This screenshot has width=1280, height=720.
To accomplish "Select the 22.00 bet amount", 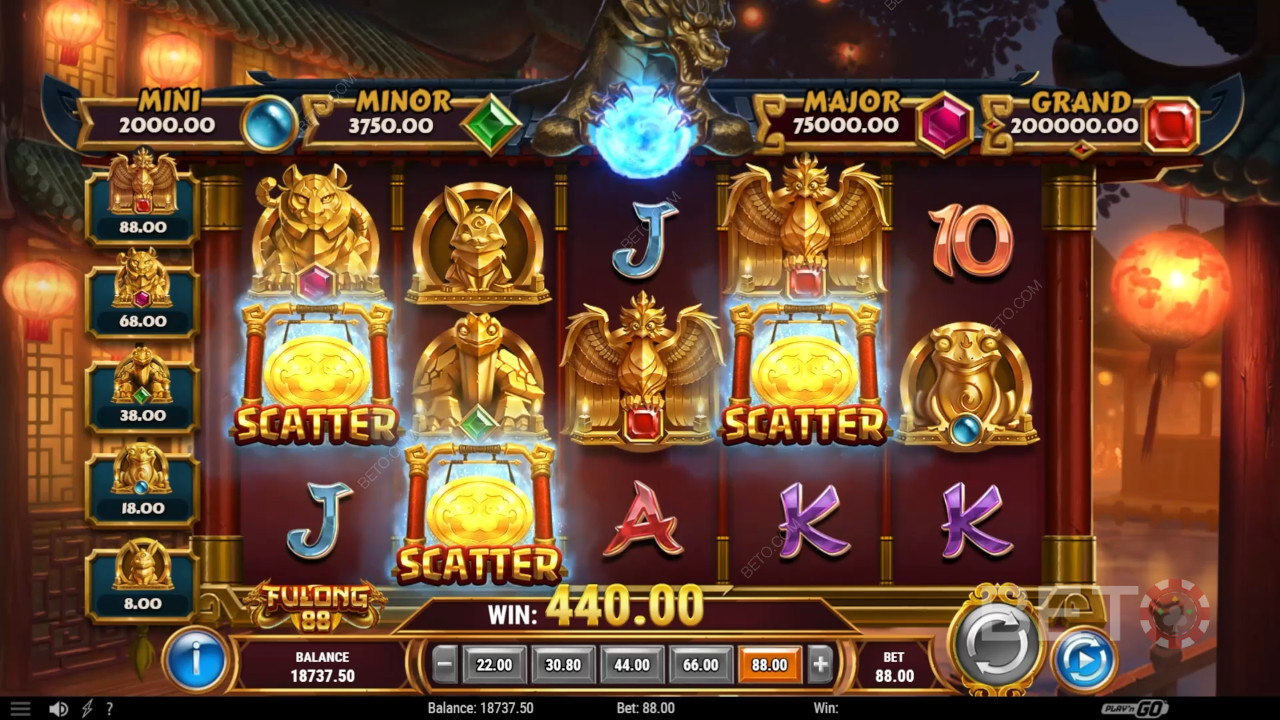I will click(x=494, y=664).
